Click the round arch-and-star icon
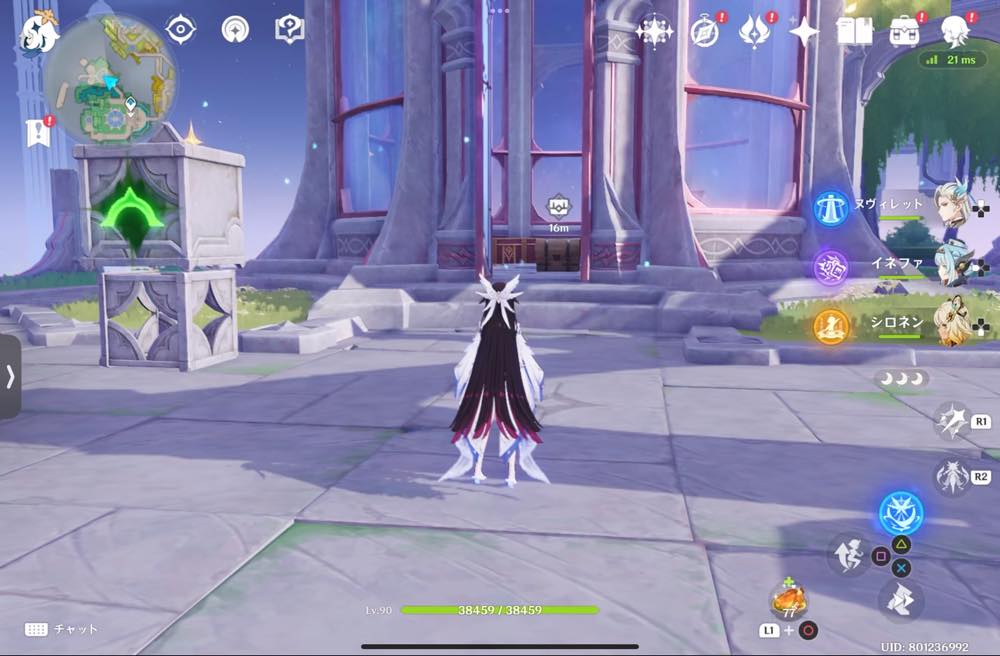The width and height of the screenshot is (1000, 656). click(x=235, y=30)
